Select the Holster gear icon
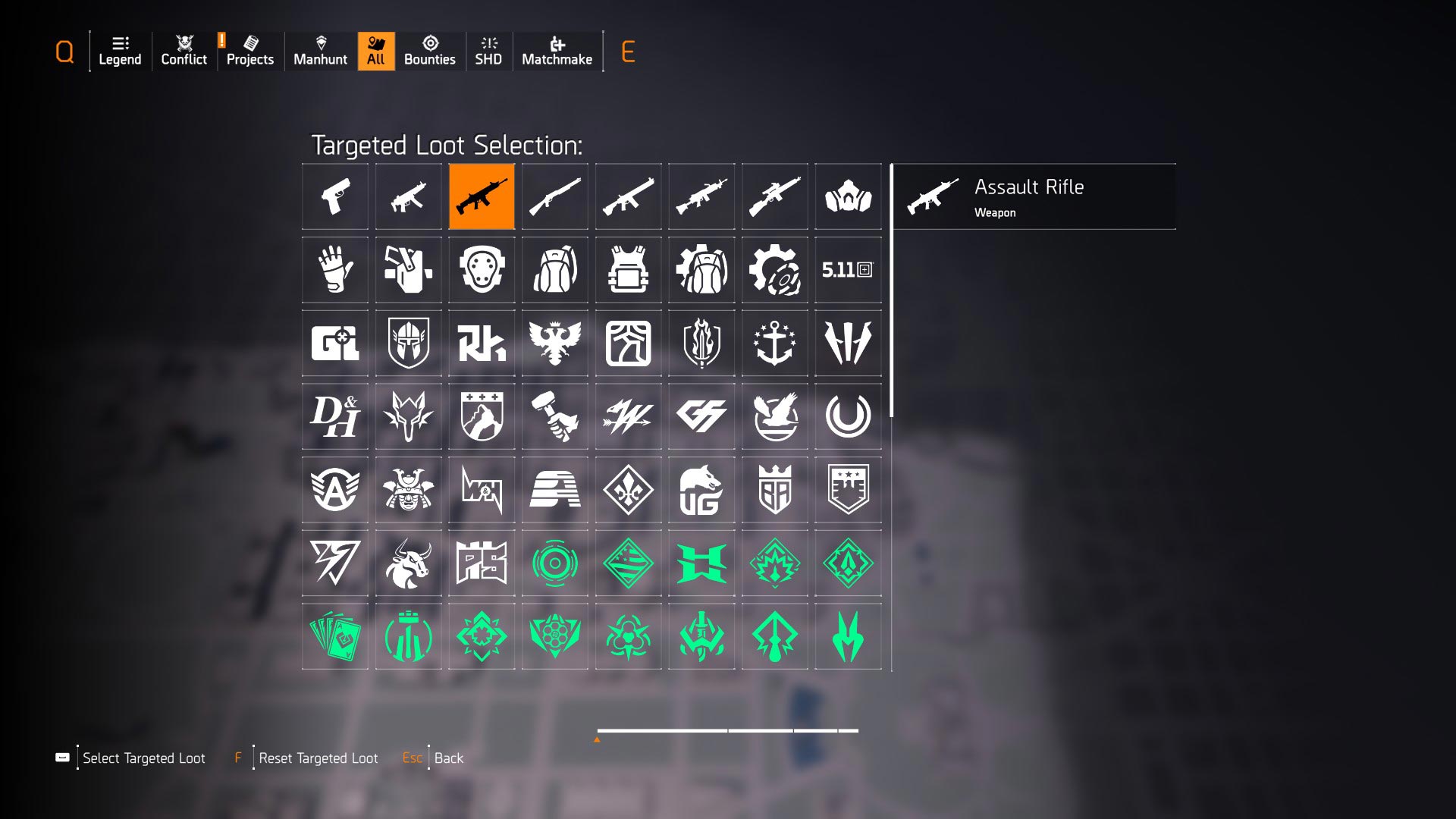 408,269
